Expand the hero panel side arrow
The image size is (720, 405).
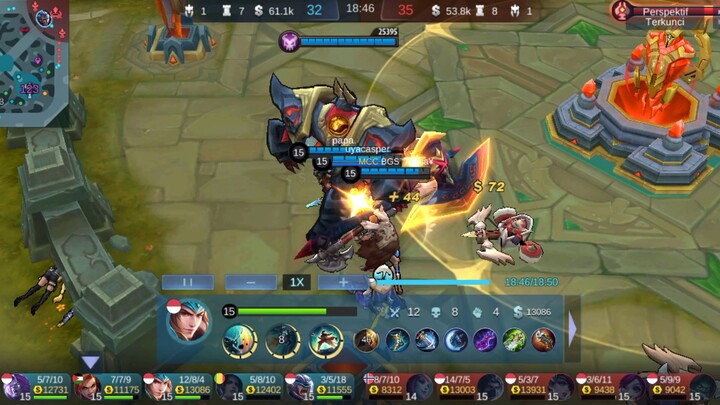[573, 328]
